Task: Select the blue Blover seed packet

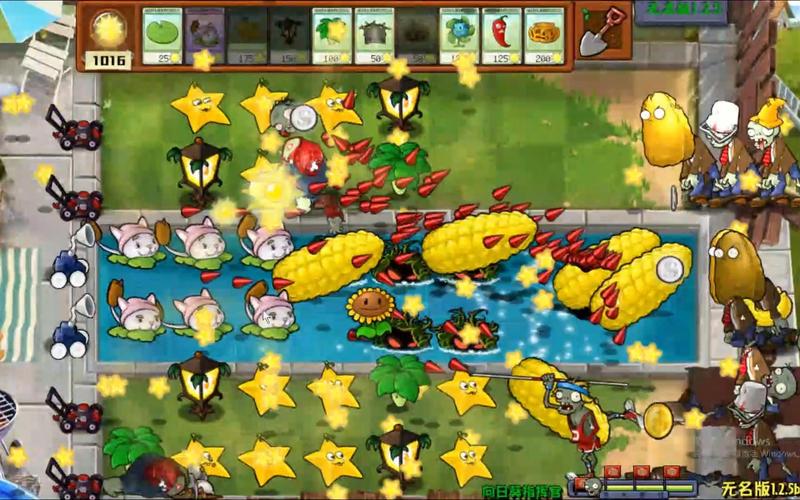Action: coord(459,37)
